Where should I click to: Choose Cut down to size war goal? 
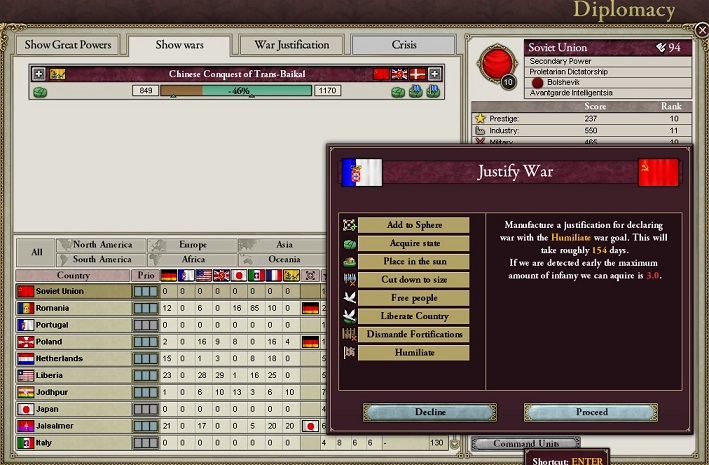[x=413, y=280]
